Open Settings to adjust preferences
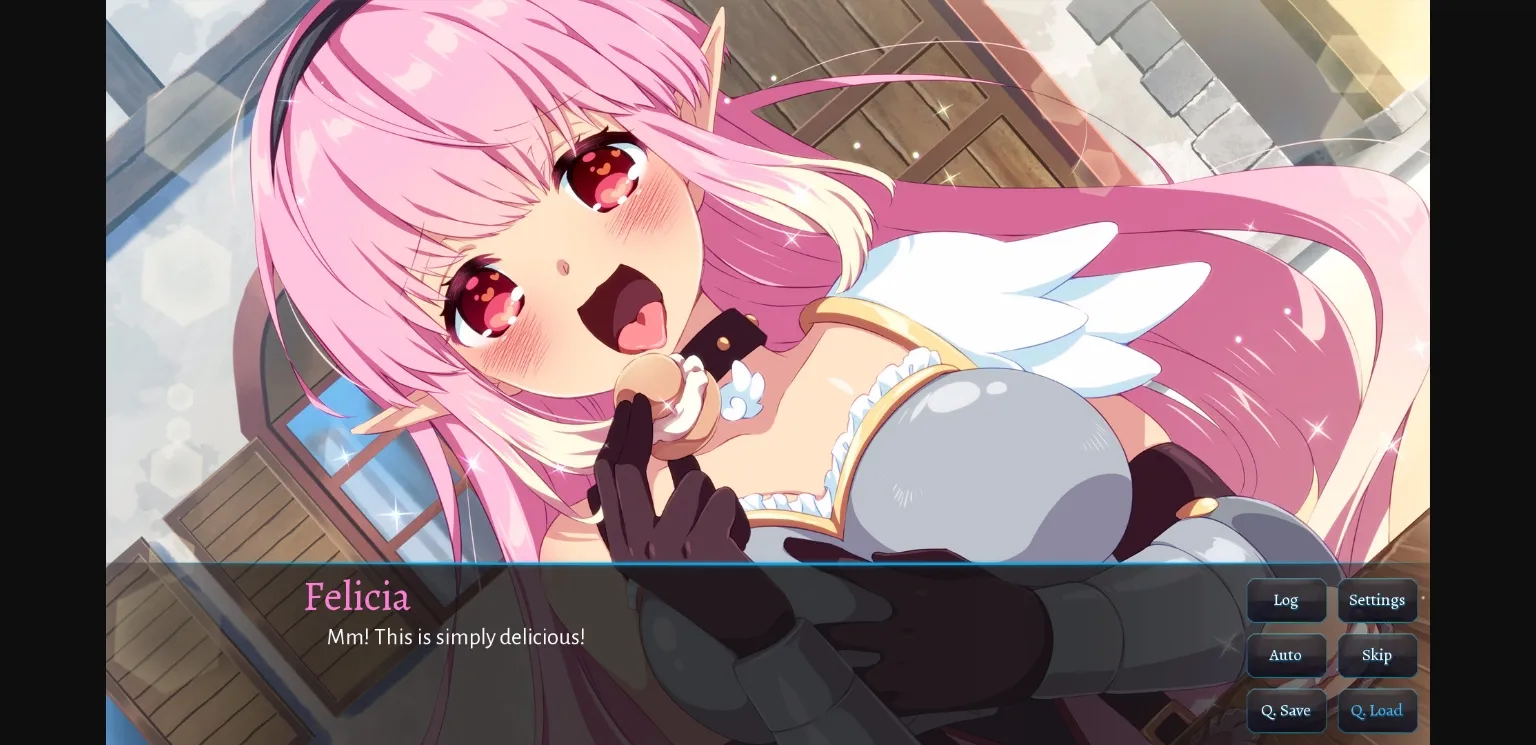The width and height of the screenshot is (1536, 745). pyautogui.click(x=1377, y=600)
